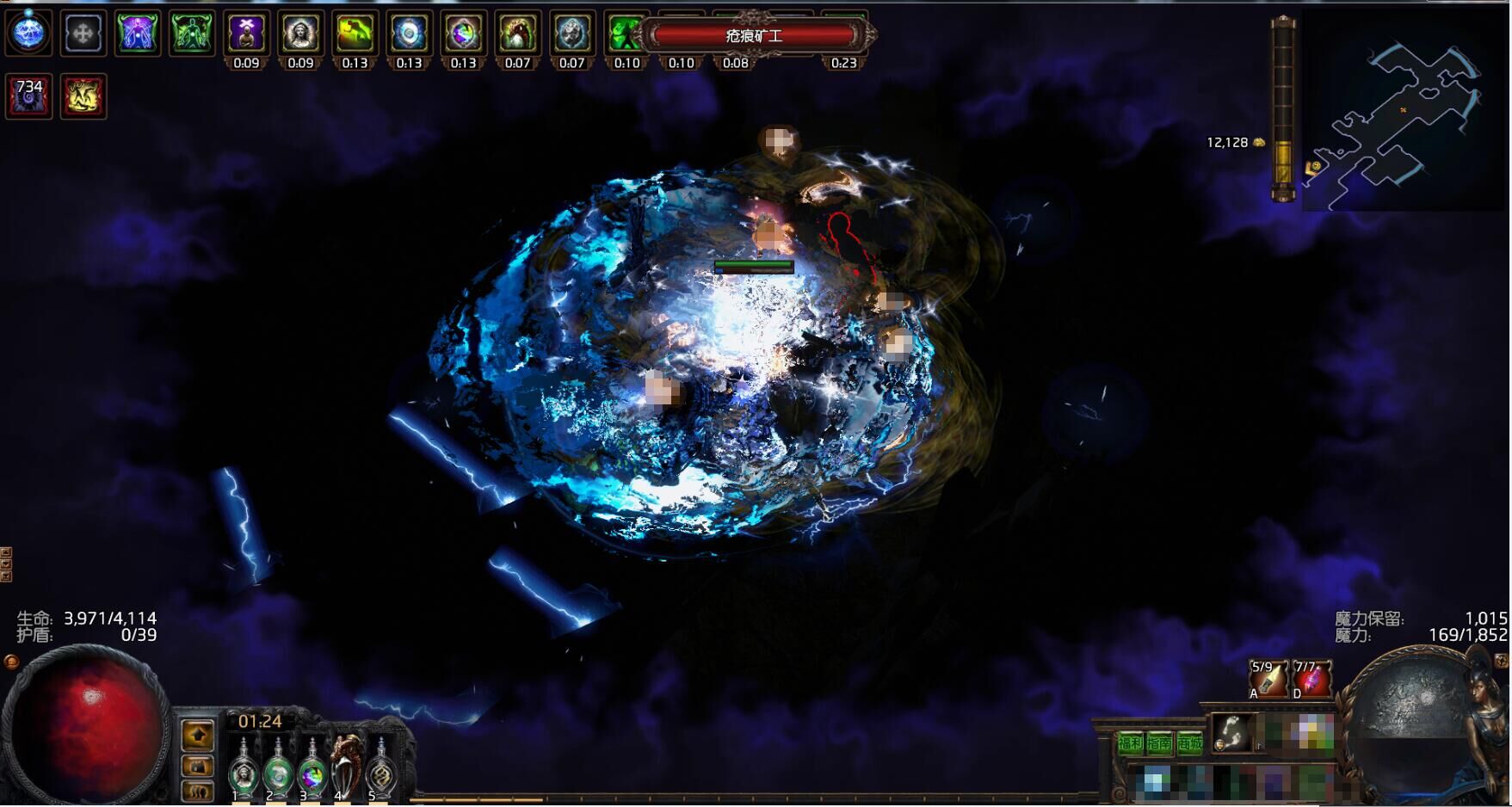Click the green 福利 button
1512x807 pixels.
(x=1130, y=743)
